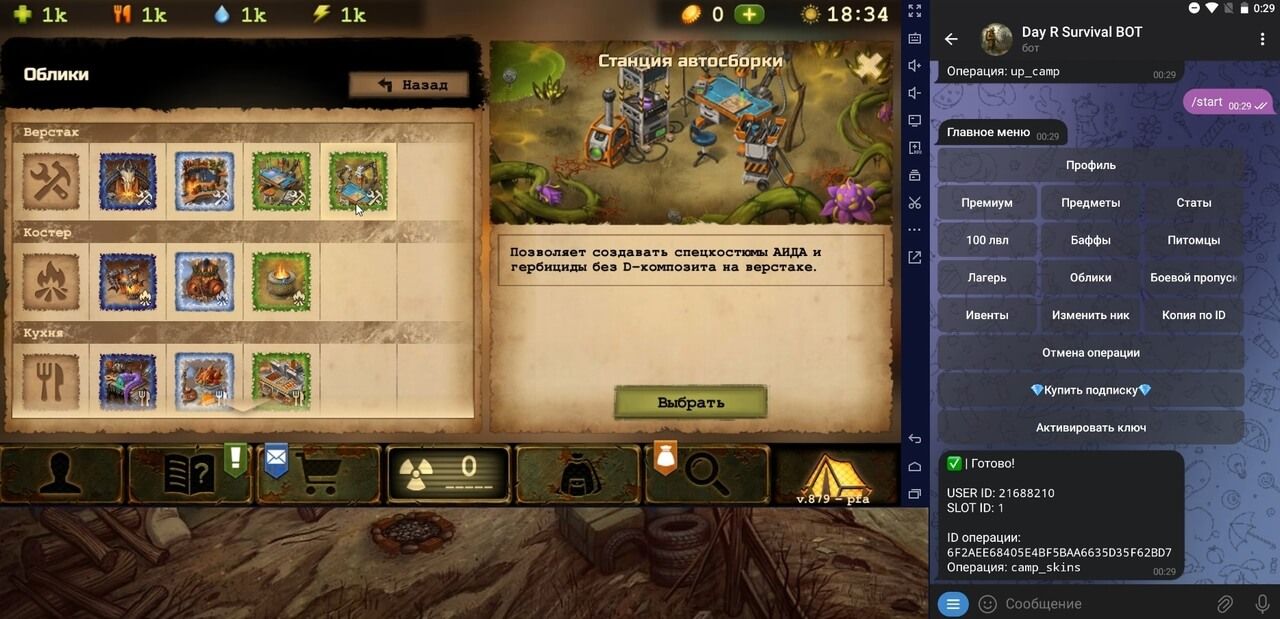The height and width of the screenshot is (619, 1280).
Task: Open the character silhouette menu
Action: pos(62,475)
